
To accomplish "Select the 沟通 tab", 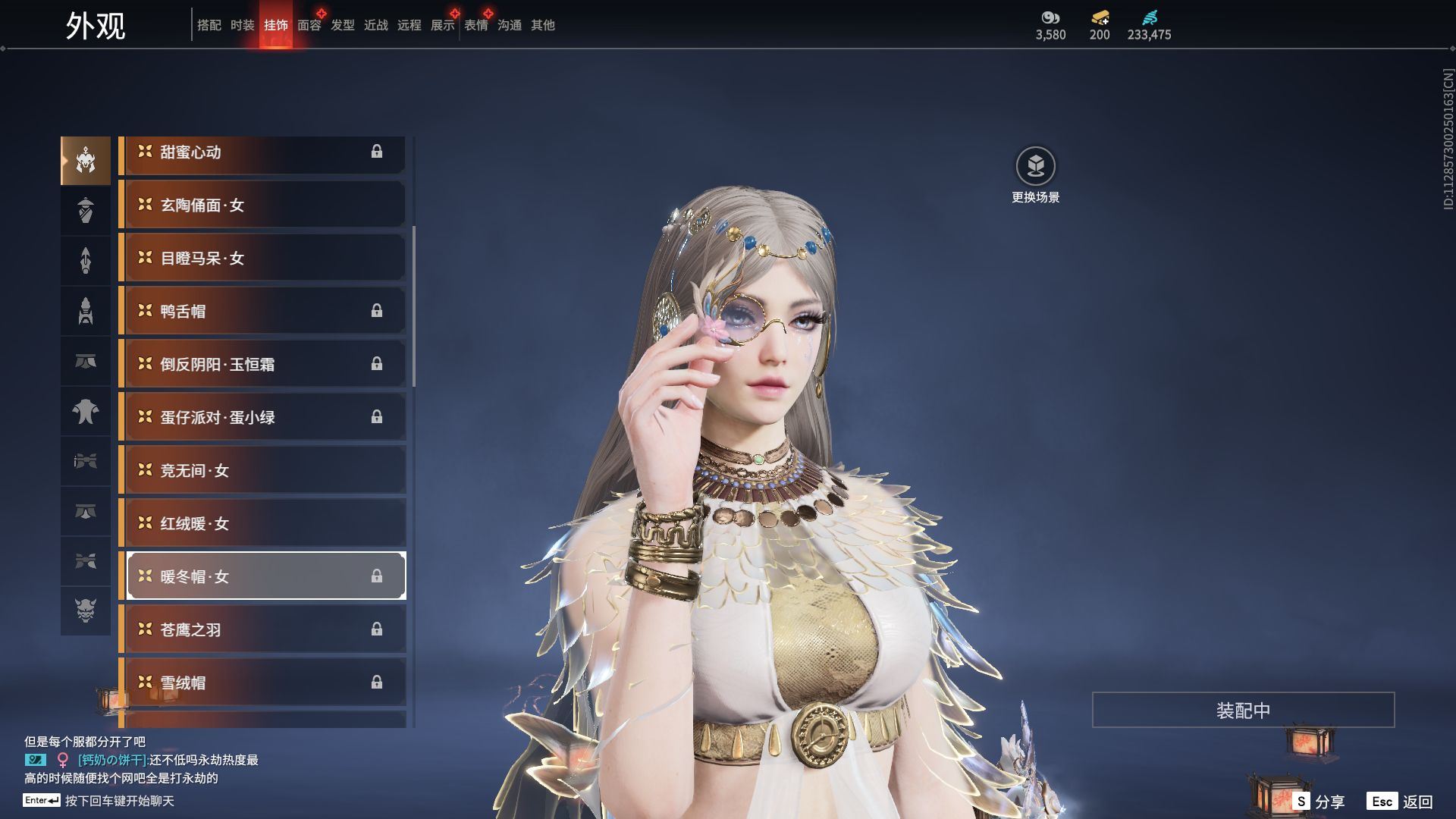I will (x=509, y=25).
